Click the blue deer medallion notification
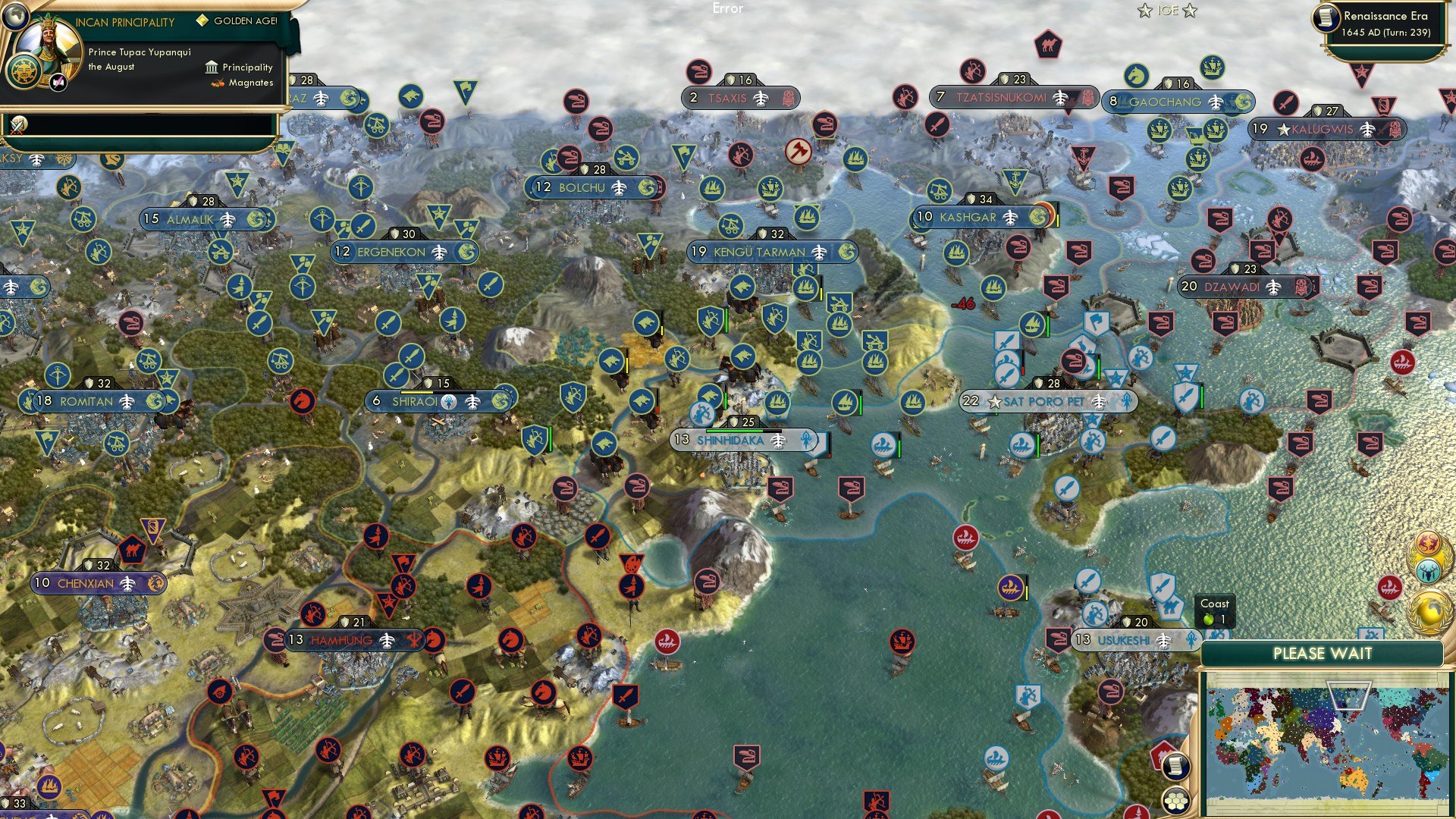Image resolution: width=1456 pixels, height=819 pixels. click(1426, 571)
